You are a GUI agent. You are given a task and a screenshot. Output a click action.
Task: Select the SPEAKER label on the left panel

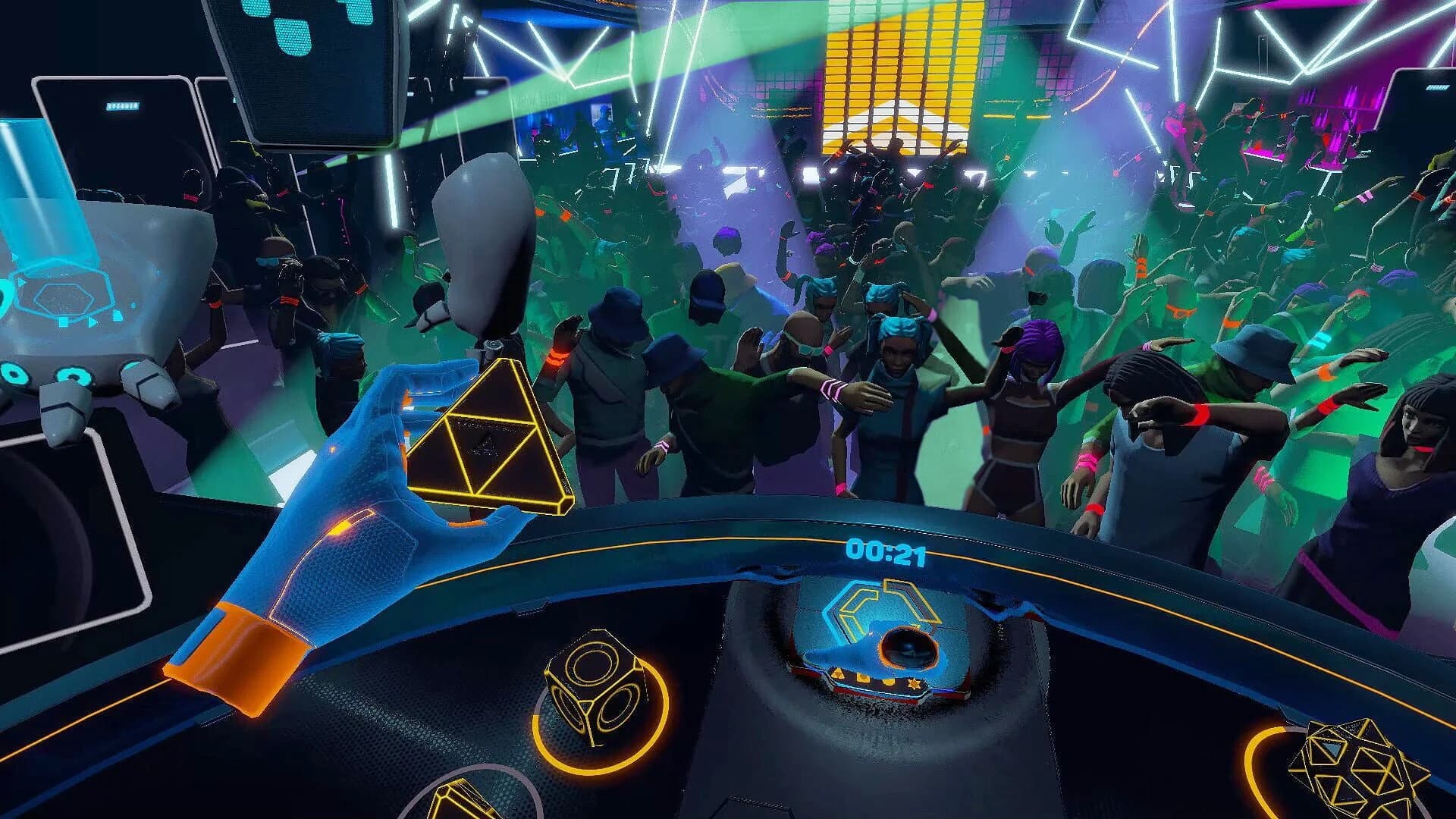pyautogui.click(x=123, y=106)
